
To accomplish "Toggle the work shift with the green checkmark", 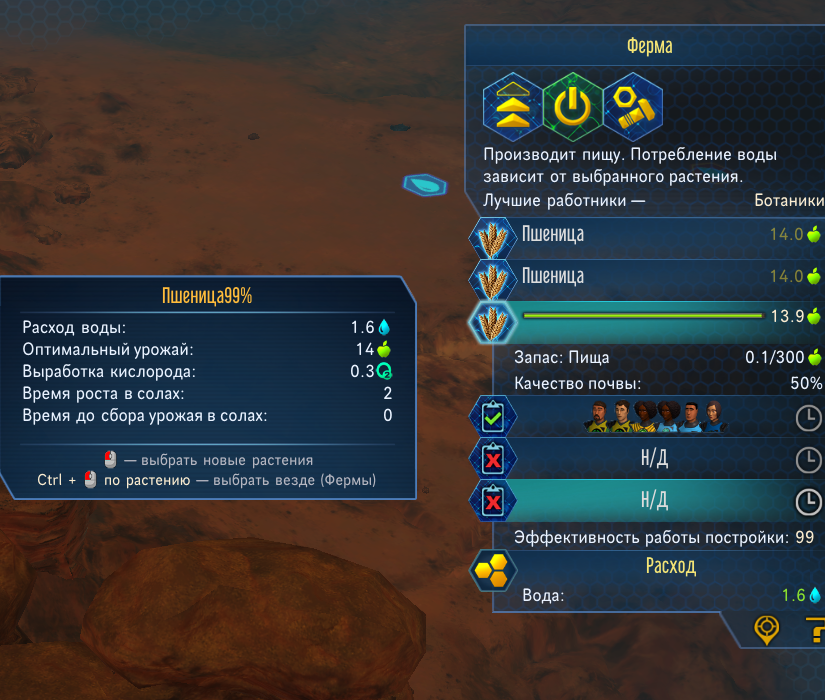I will pos(492,418).
